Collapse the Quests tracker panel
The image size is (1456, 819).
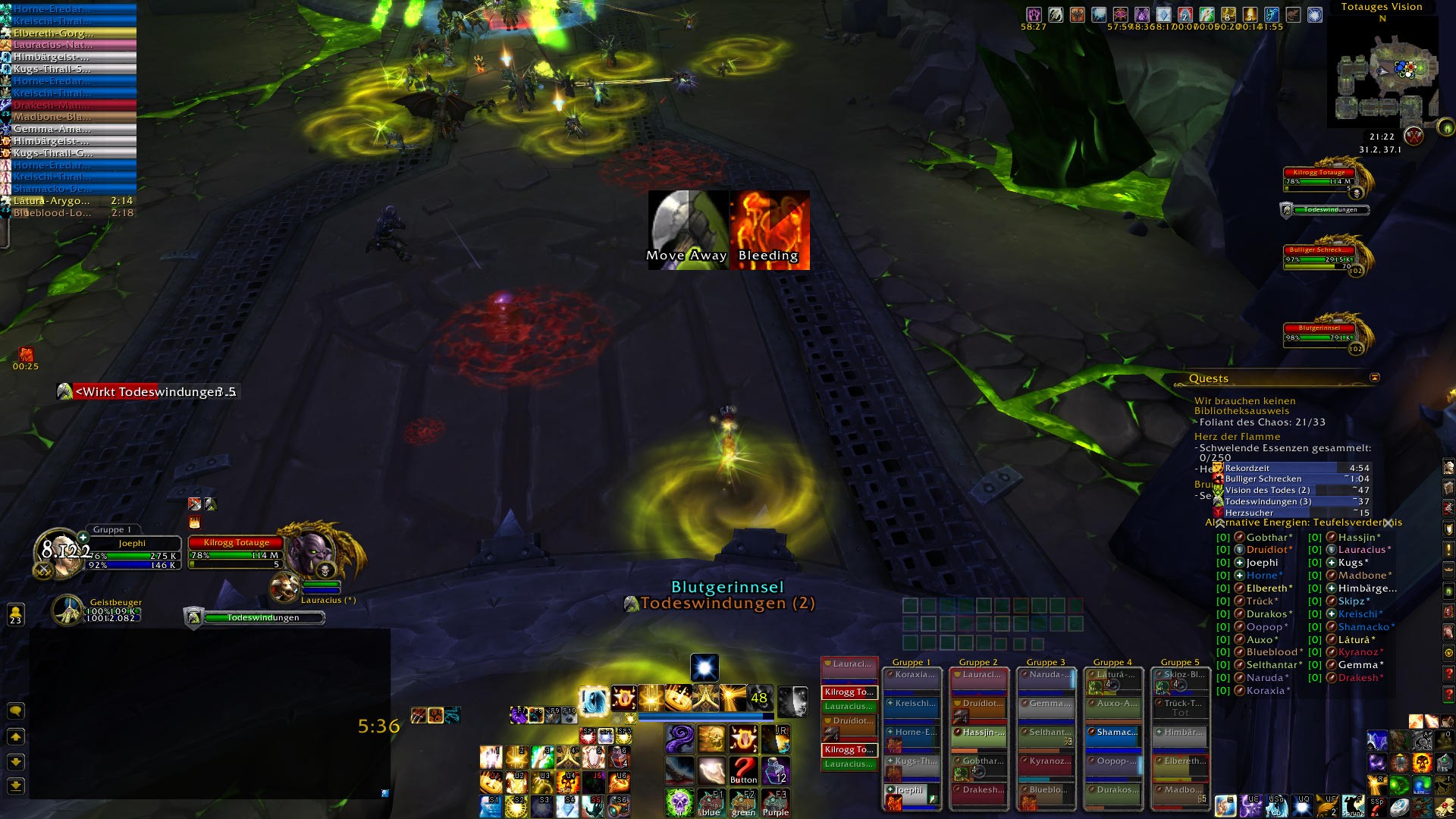[1374, 378]
